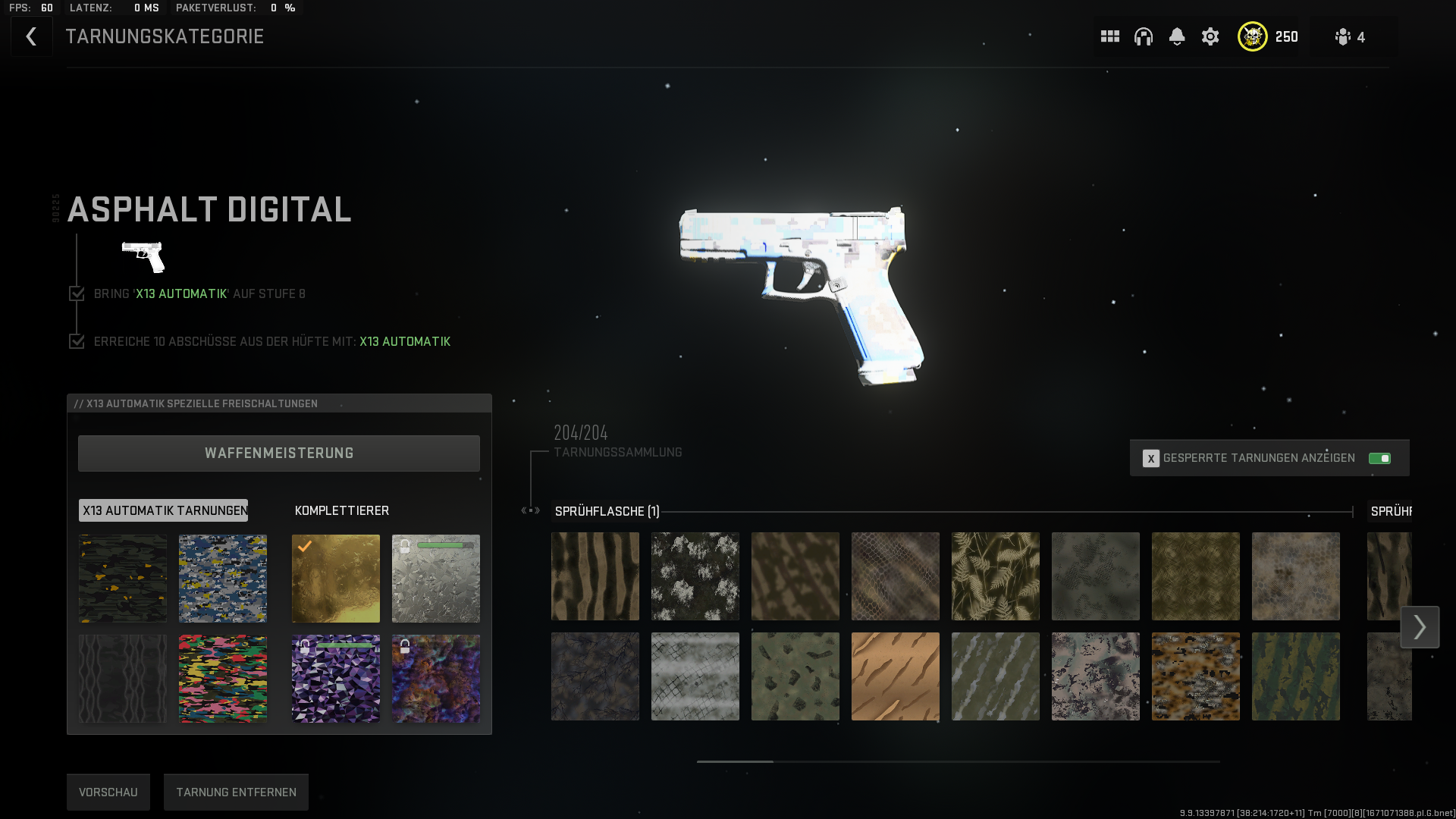The width and height of the screenshot is (1456, 819).
Task: Open the gear settings icon
Action: tap(1210, 36)
